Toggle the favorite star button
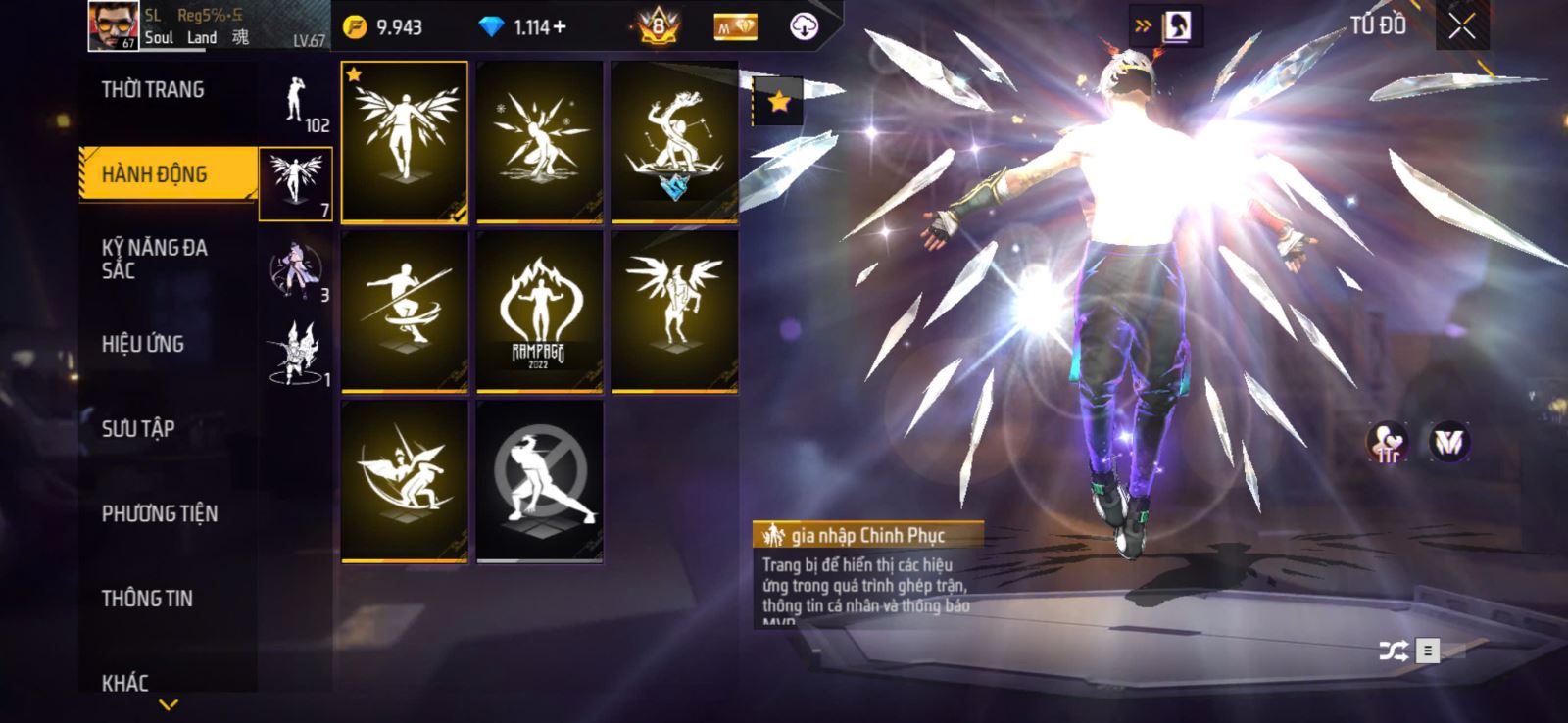 tap(778, 101)
